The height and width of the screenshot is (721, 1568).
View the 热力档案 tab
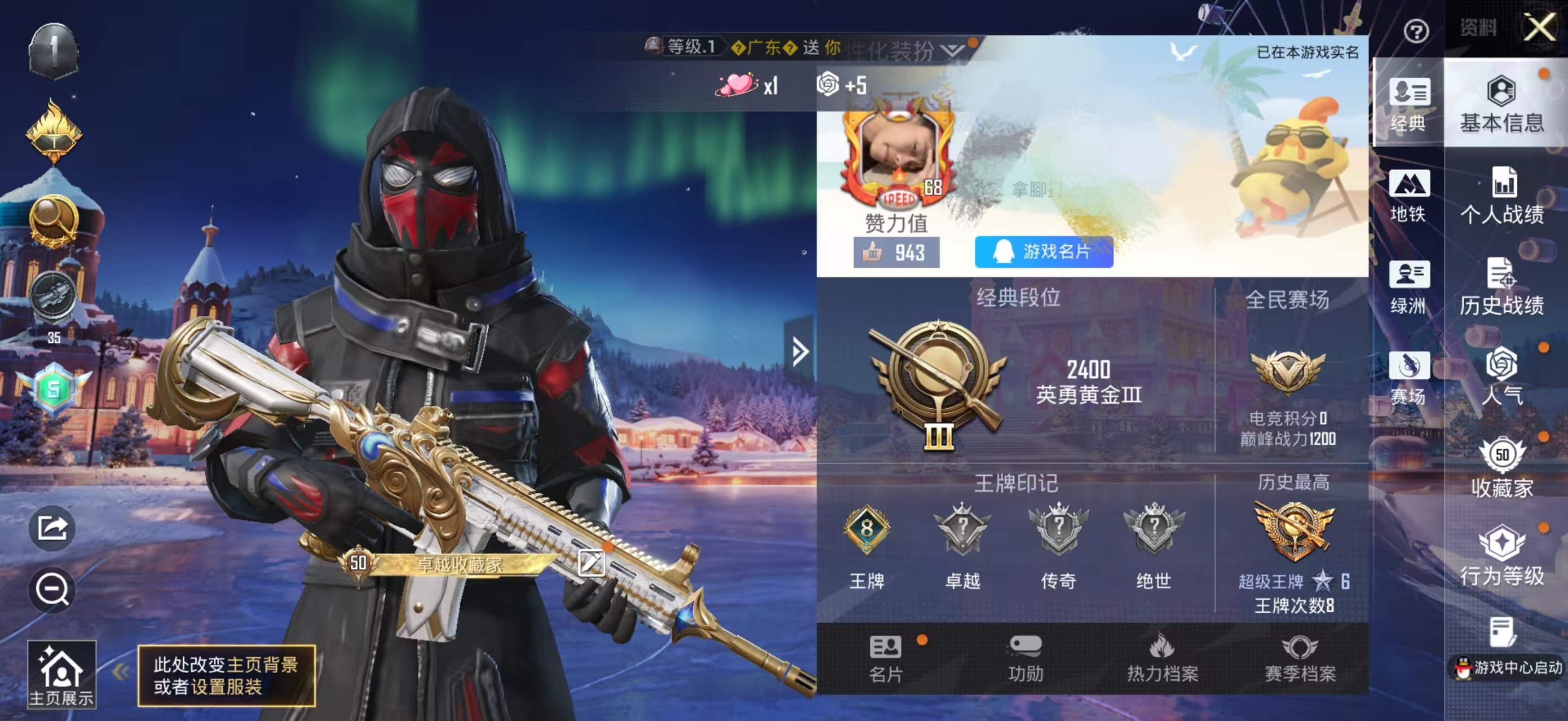1162,658
